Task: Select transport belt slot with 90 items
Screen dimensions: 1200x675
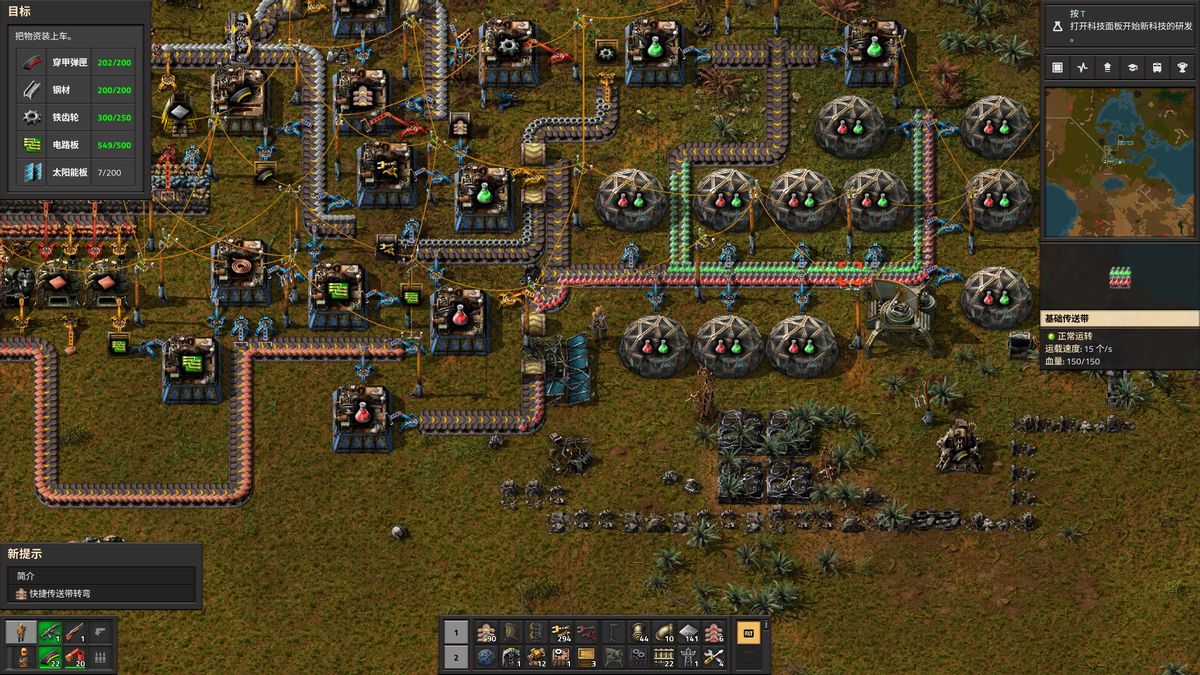Action: click(486, 632)
